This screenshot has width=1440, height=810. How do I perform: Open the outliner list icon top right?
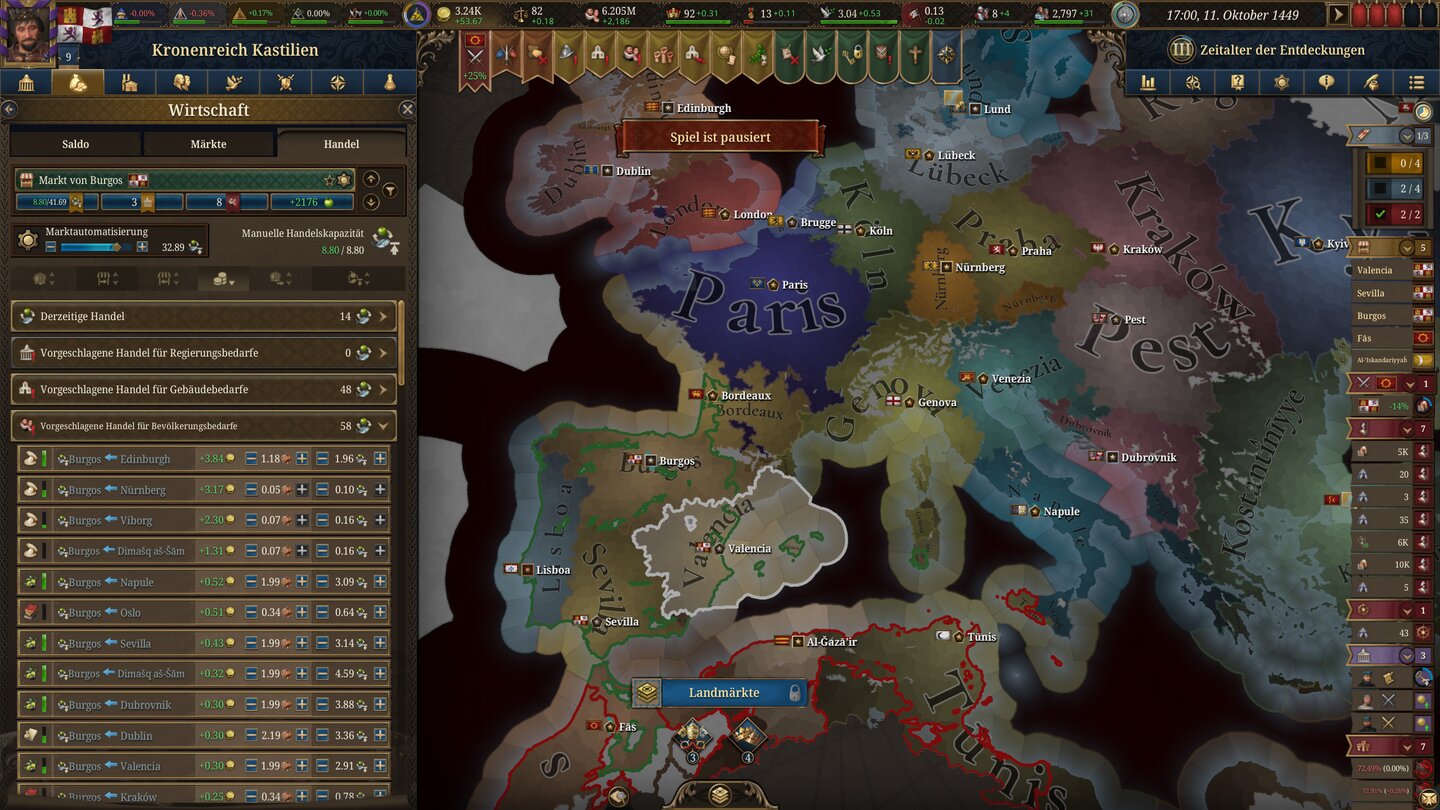1417,82
